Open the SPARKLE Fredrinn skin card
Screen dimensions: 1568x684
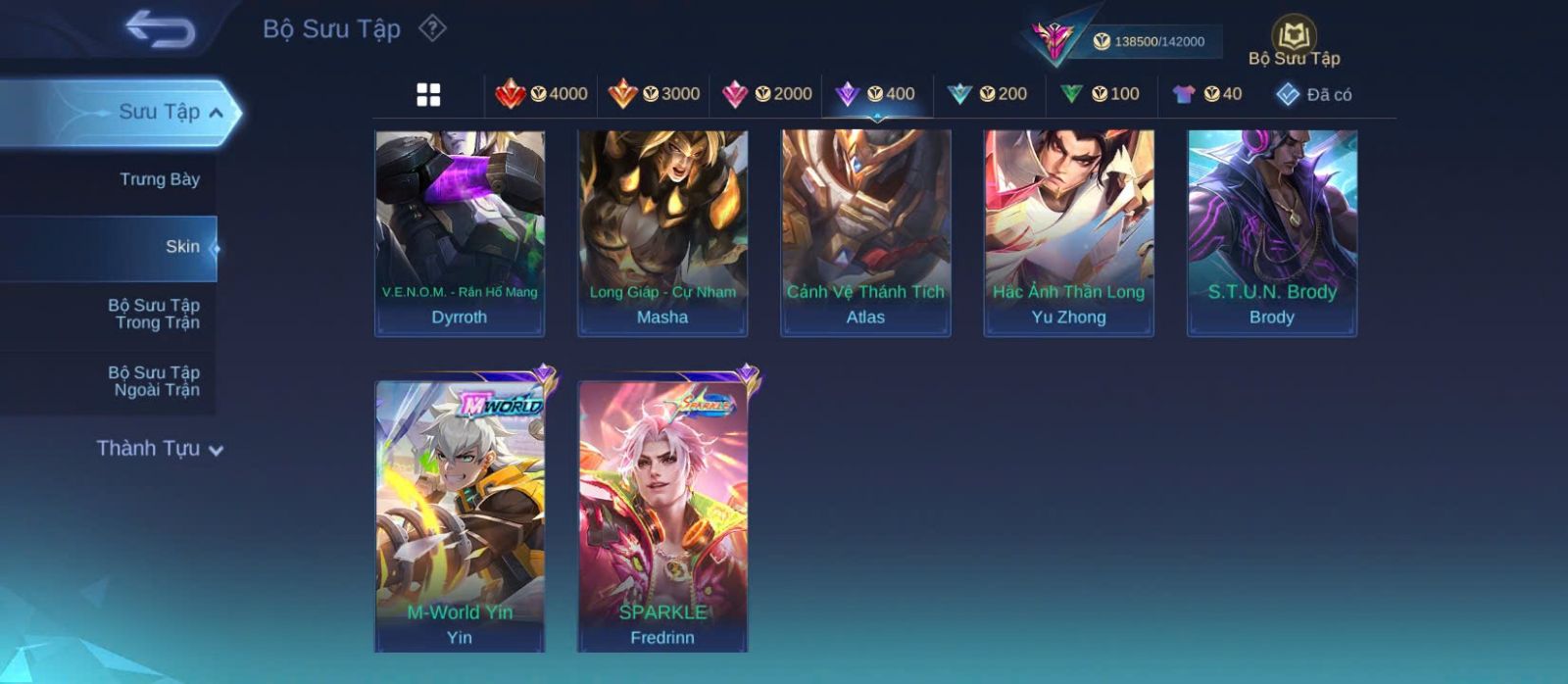pos(662,514)
